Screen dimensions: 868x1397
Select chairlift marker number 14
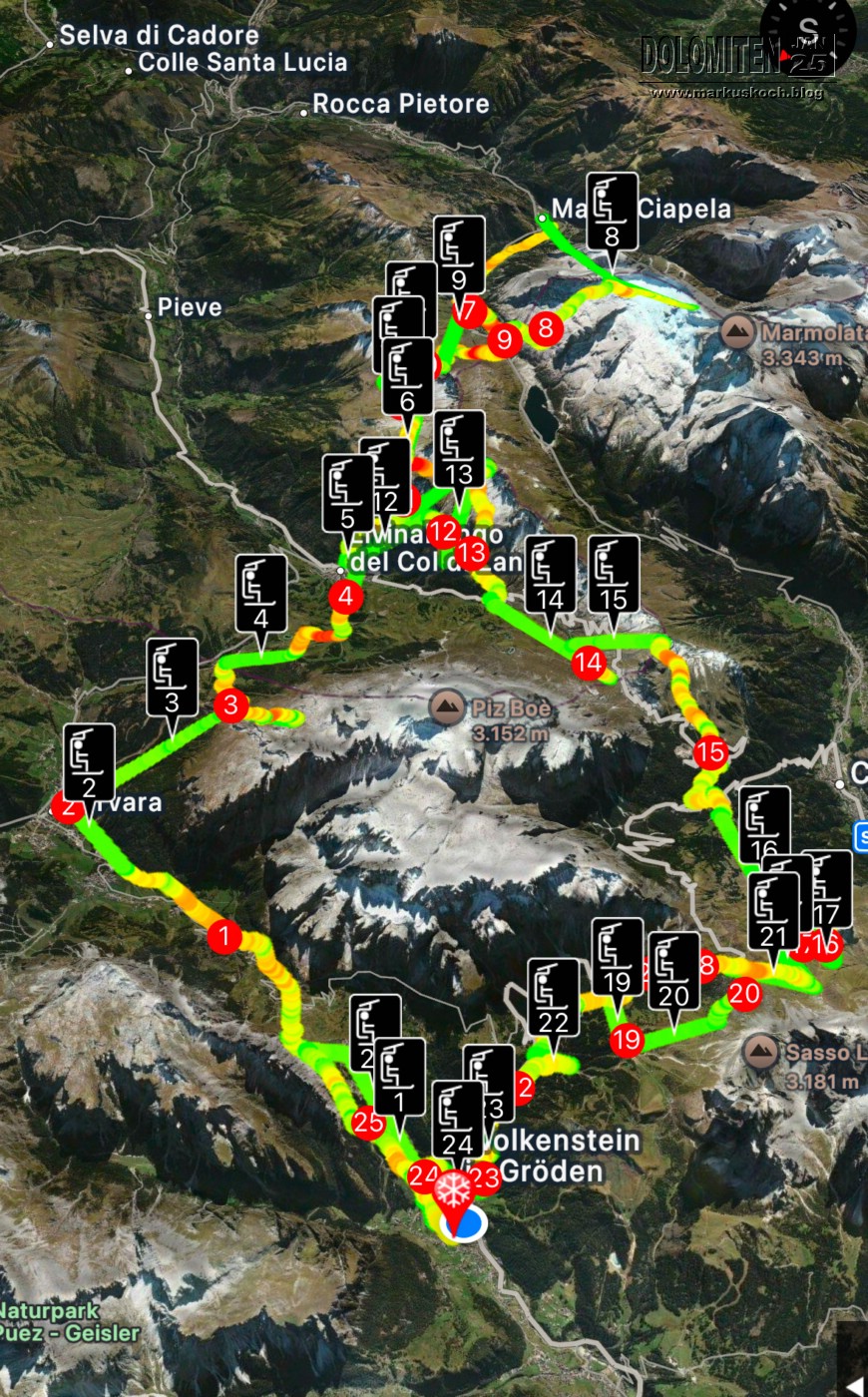coord(550,573)
